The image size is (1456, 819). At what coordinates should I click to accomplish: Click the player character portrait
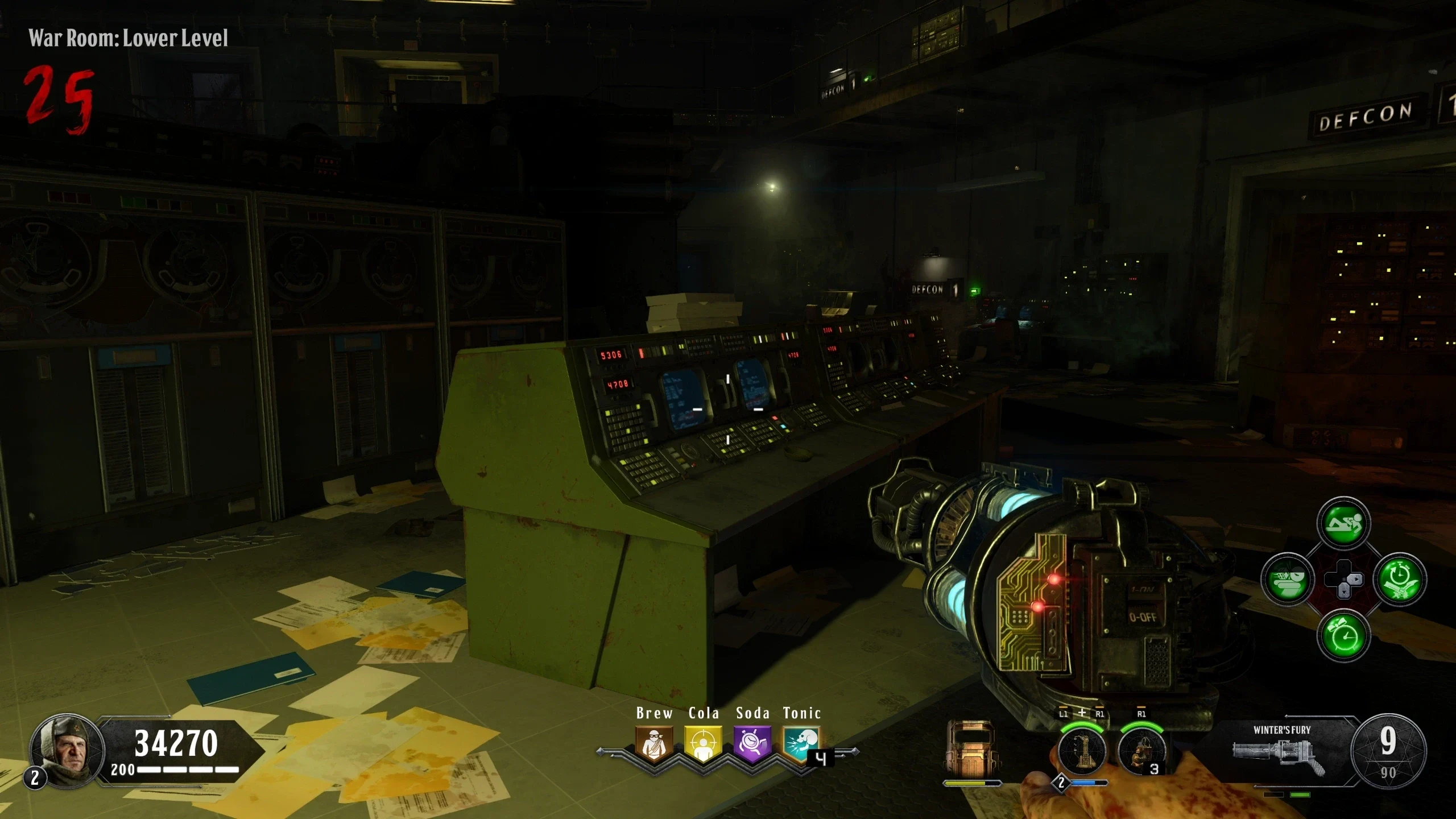coord(67,751)
